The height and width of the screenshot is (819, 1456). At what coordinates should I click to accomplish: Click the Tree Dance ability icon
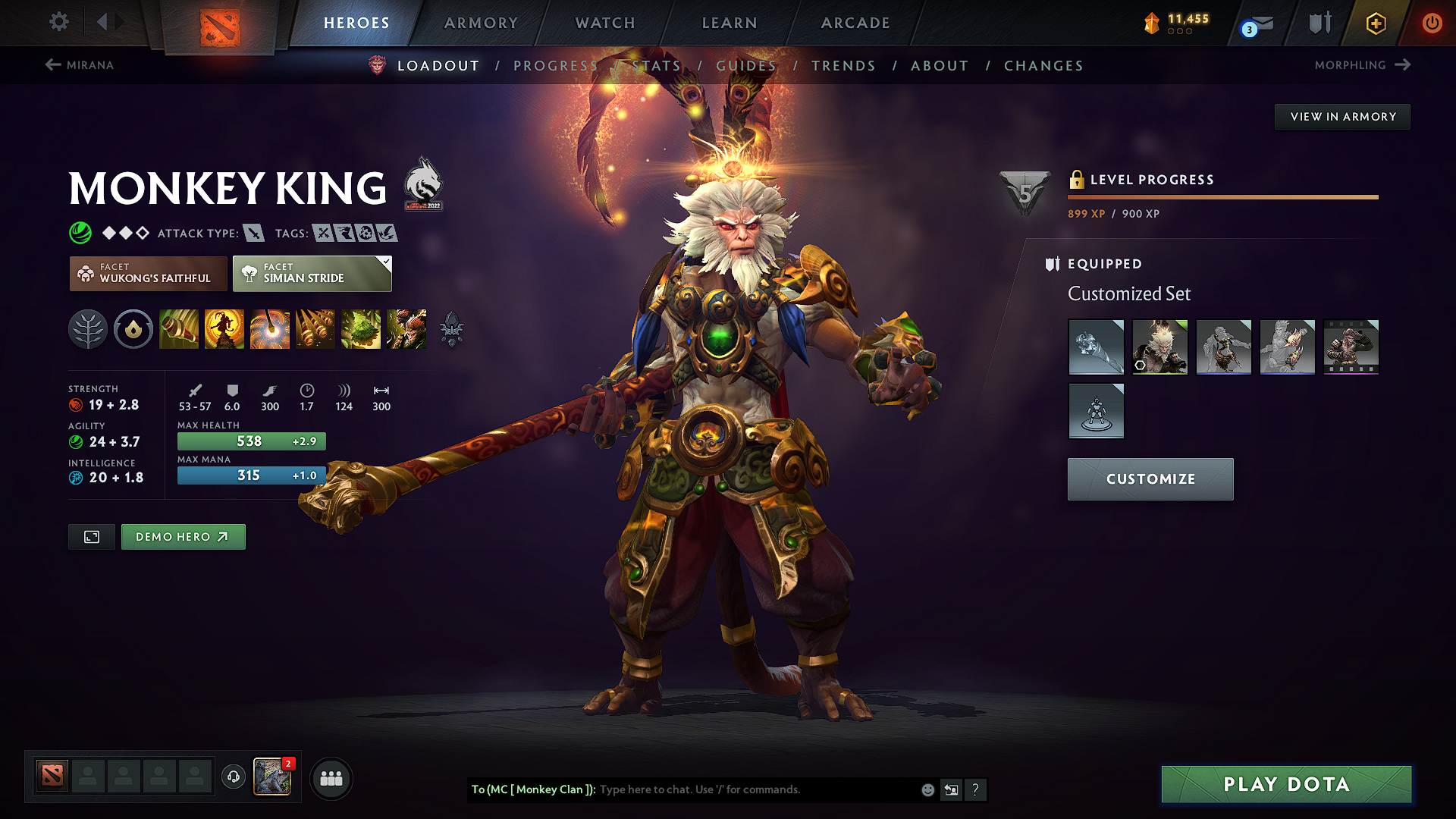(224, 329)
